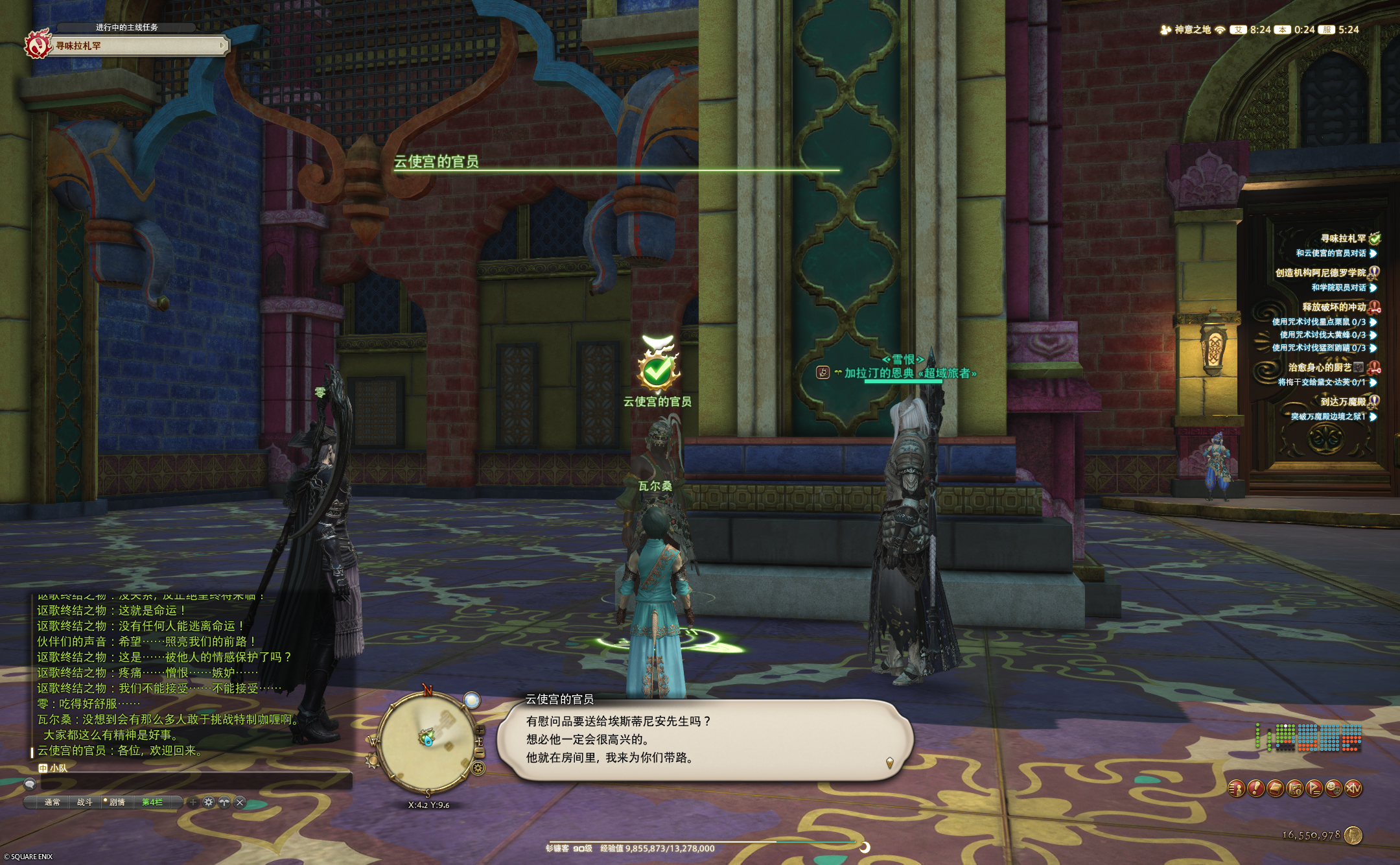Switch chat to the 战斗 tab
Image resolution: width=1400 pixels, height=865 pixels.
click(85, 803)
